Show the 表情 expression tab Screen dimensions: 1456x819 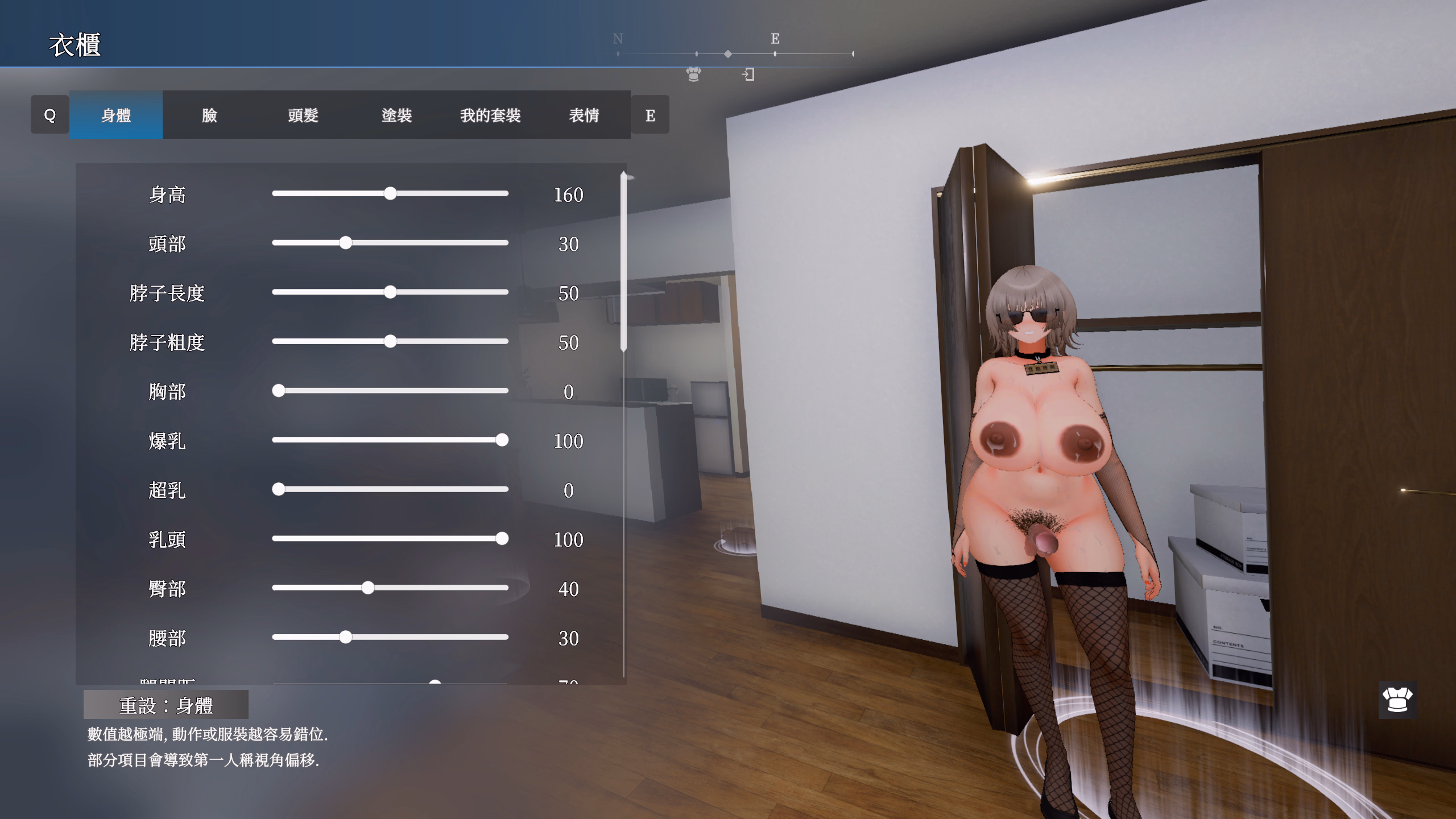(584, 115)
